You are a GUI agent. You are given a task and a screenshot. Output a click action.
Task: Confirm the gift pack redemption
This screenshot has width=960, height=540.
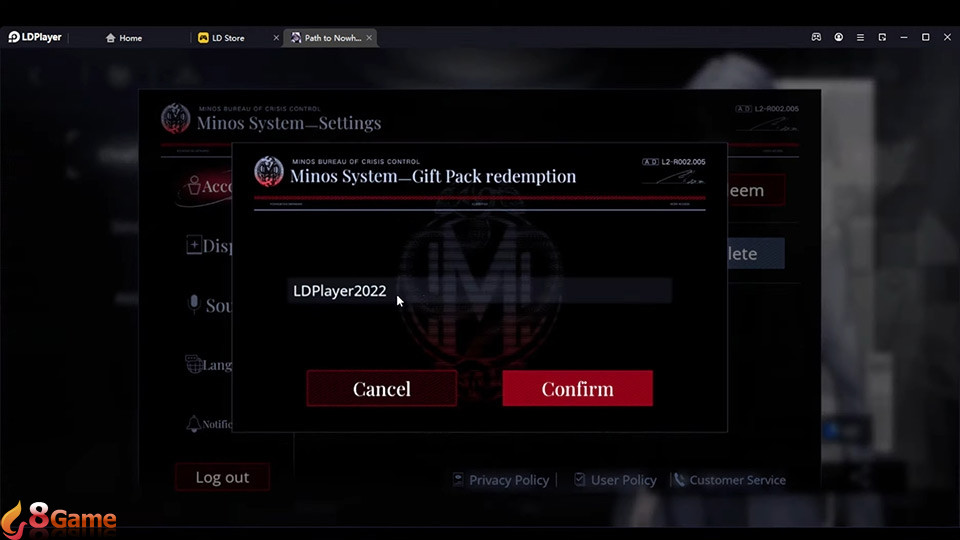click(x=577, y=389)
